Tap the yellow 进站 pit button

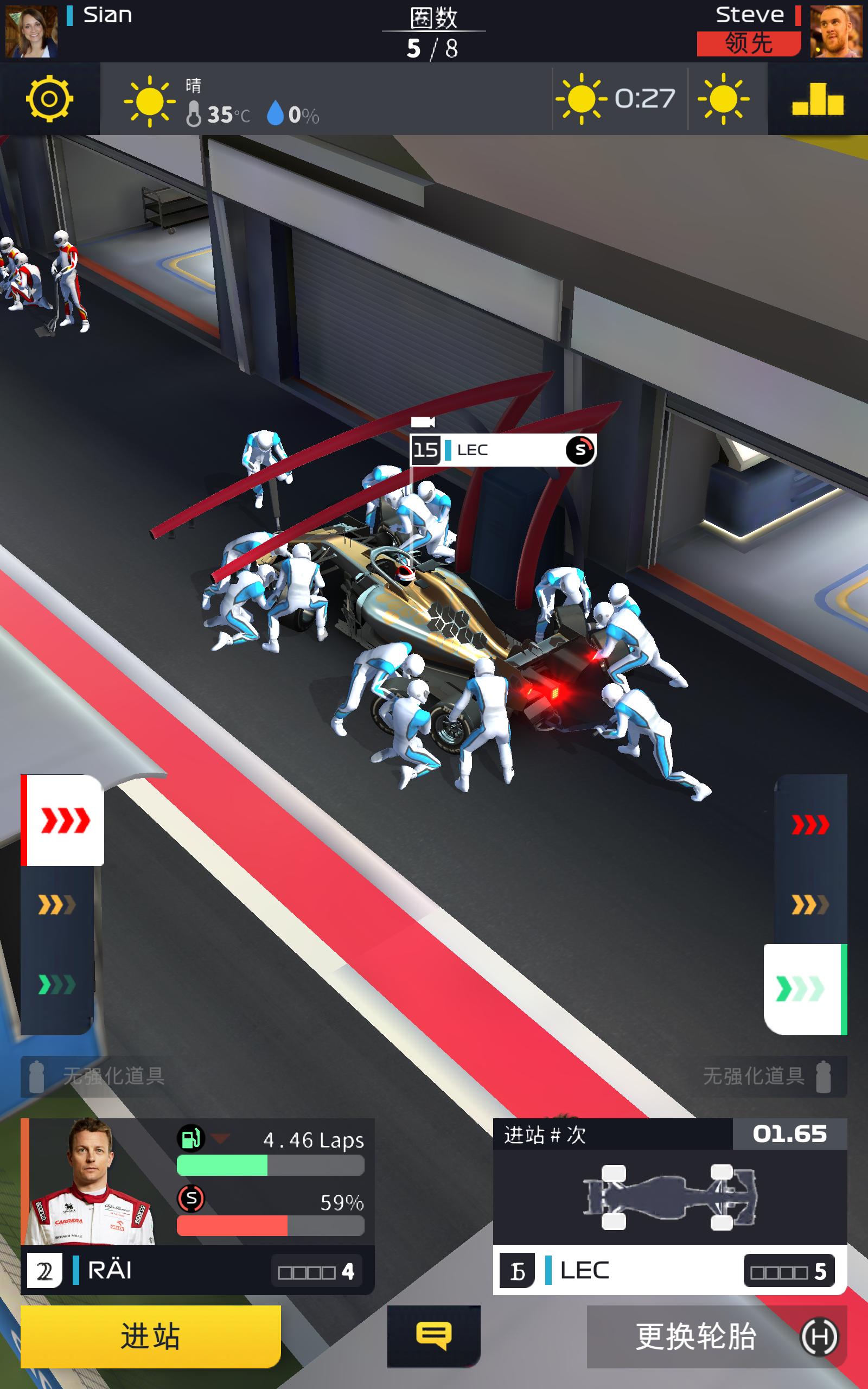click(x=150, y=1336)
